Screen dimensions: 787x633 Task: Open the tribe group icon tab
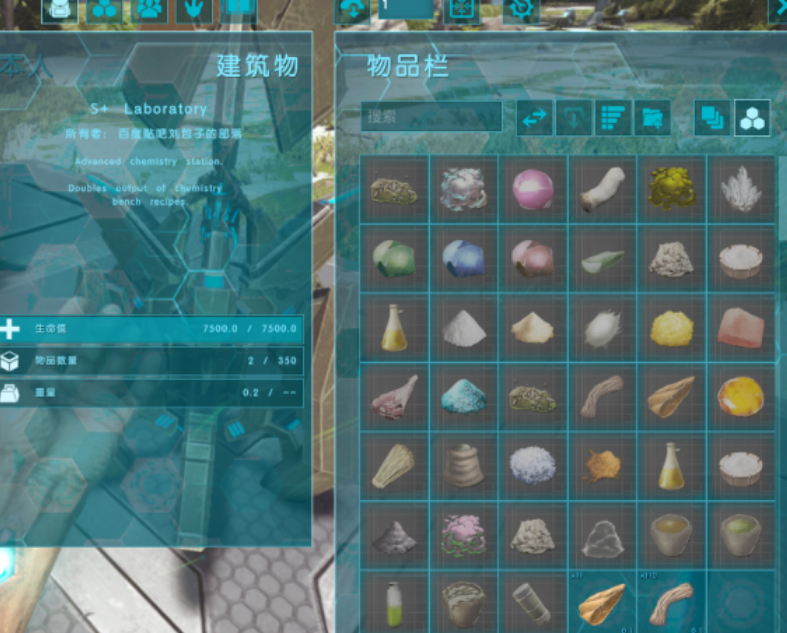coord(150,10)
